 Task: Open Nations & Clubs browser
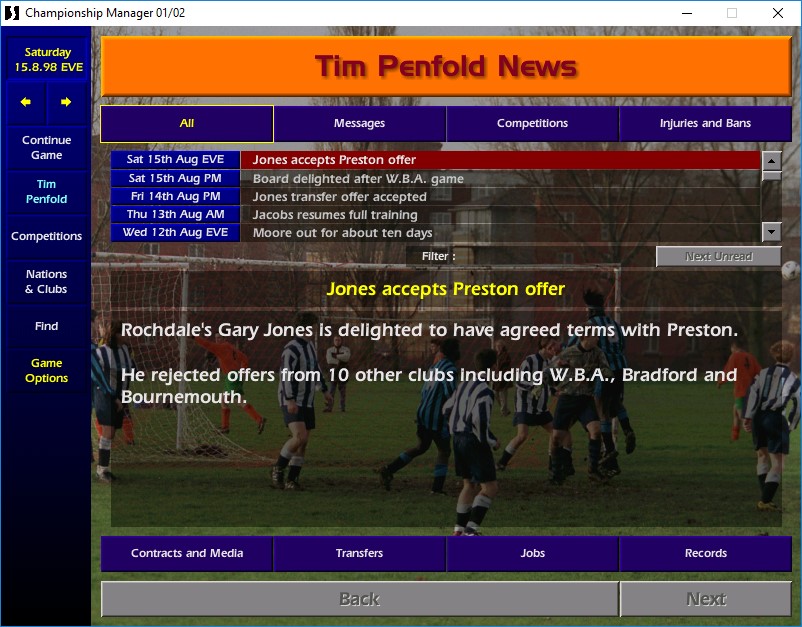tap(46, 281)
